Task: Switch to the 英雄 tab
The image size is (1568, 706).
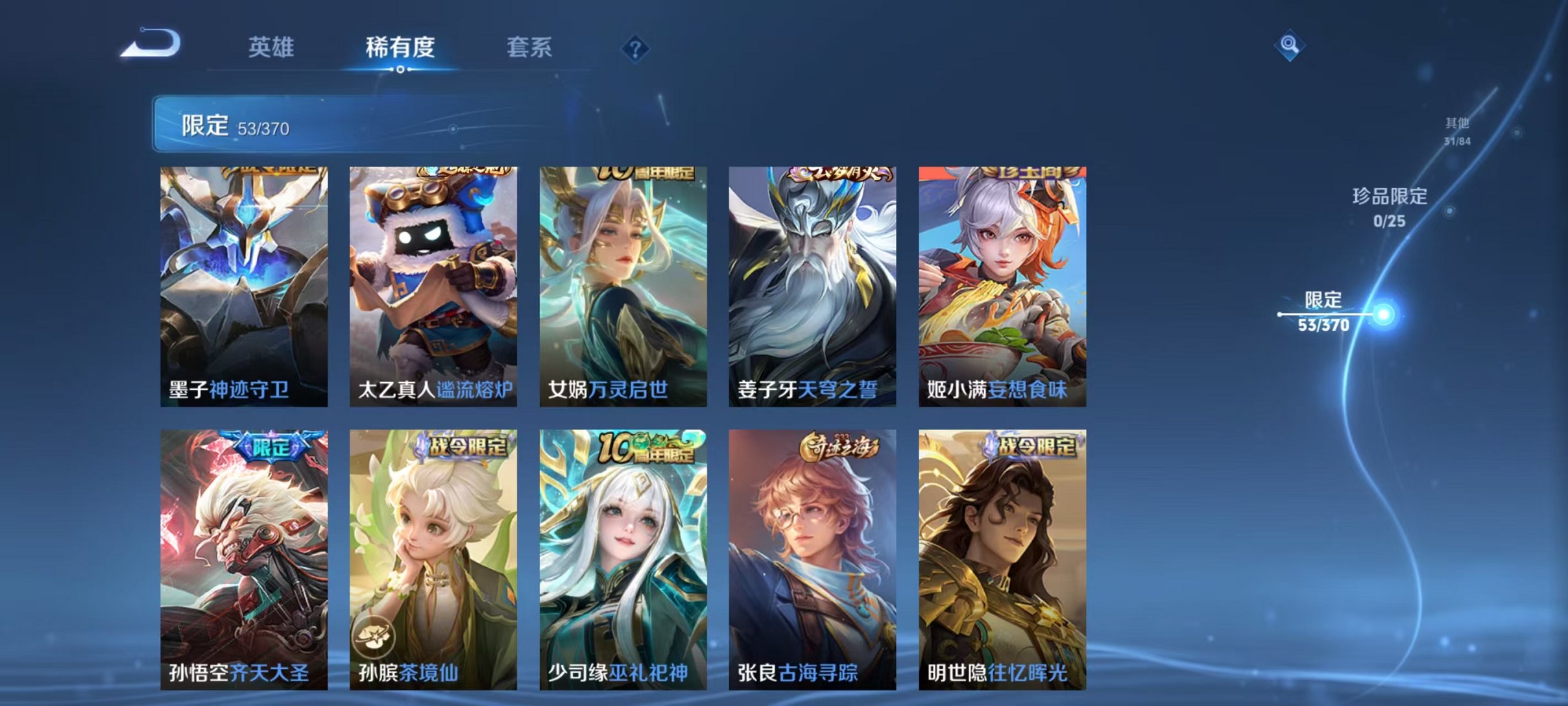Action: tap(271, 47)
